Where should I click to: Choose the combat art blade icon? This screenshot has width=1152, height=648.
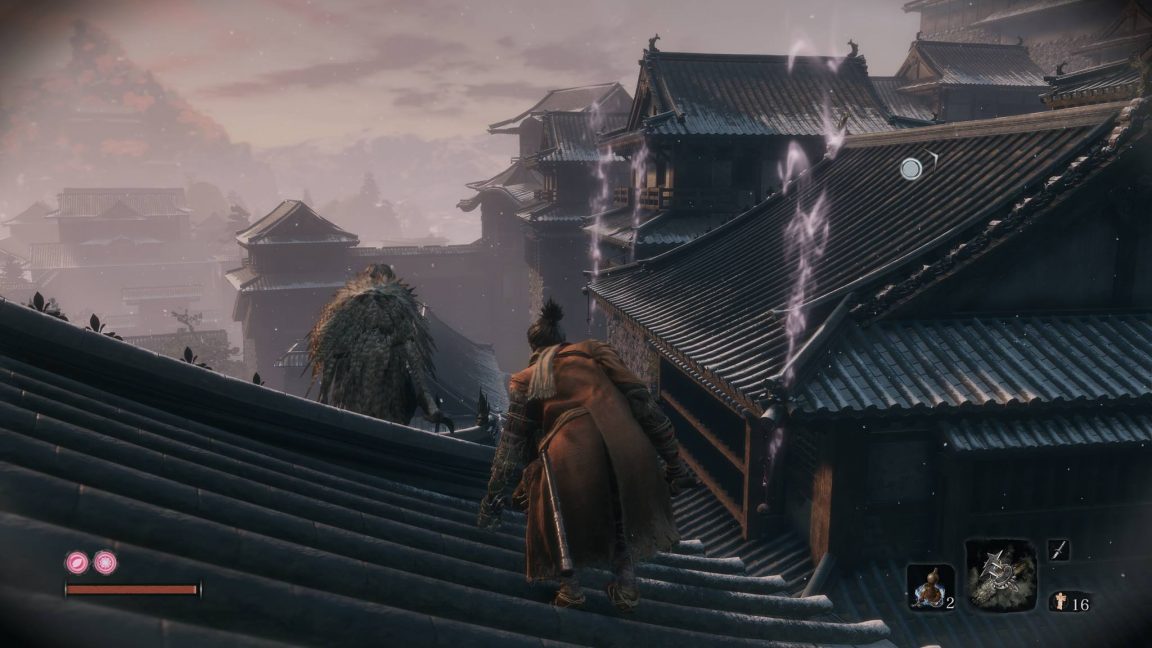pos(1059,549)
